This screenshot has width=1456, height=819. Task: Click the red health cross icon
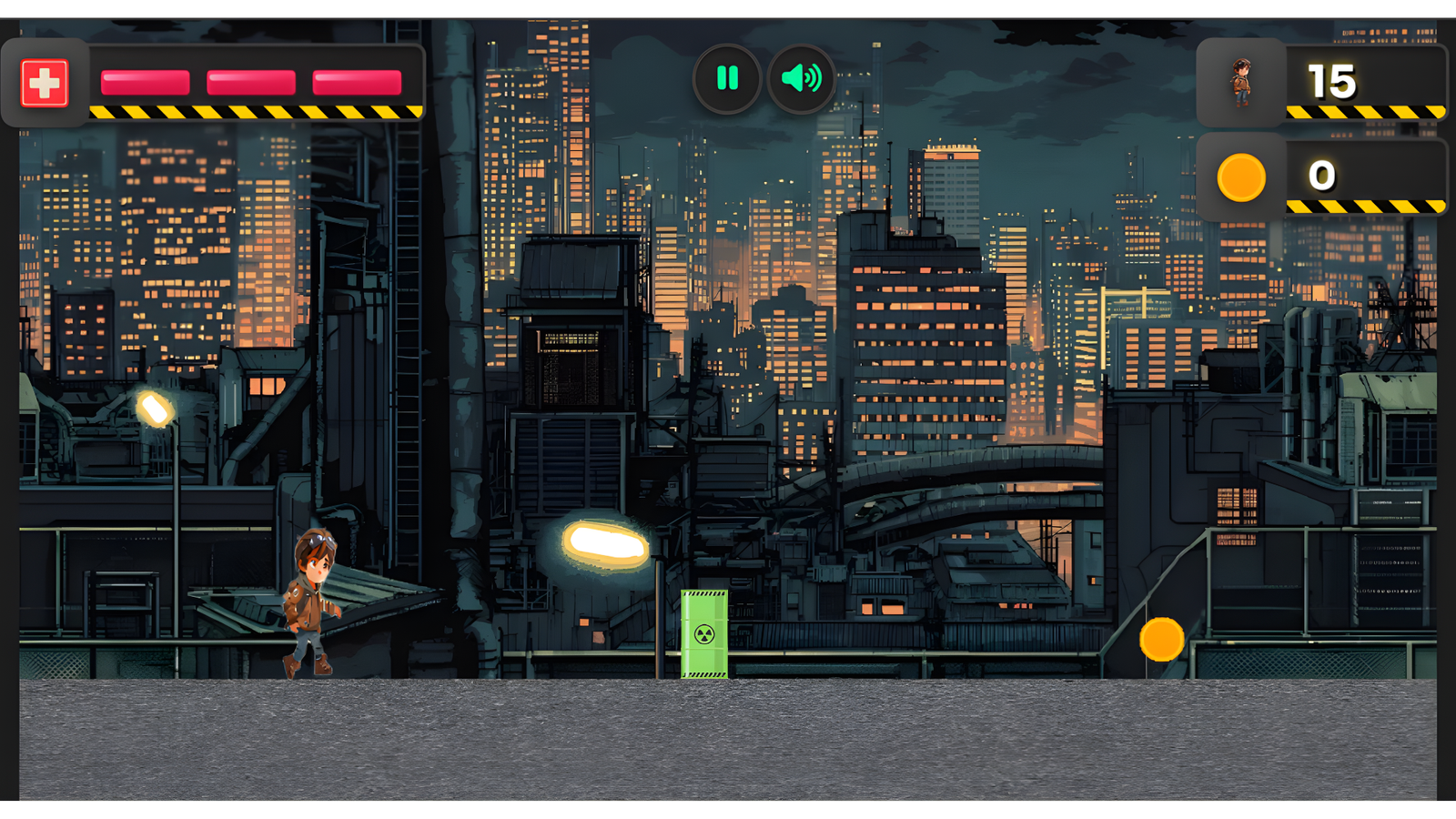pyautogui.click(x=46, y=82)
